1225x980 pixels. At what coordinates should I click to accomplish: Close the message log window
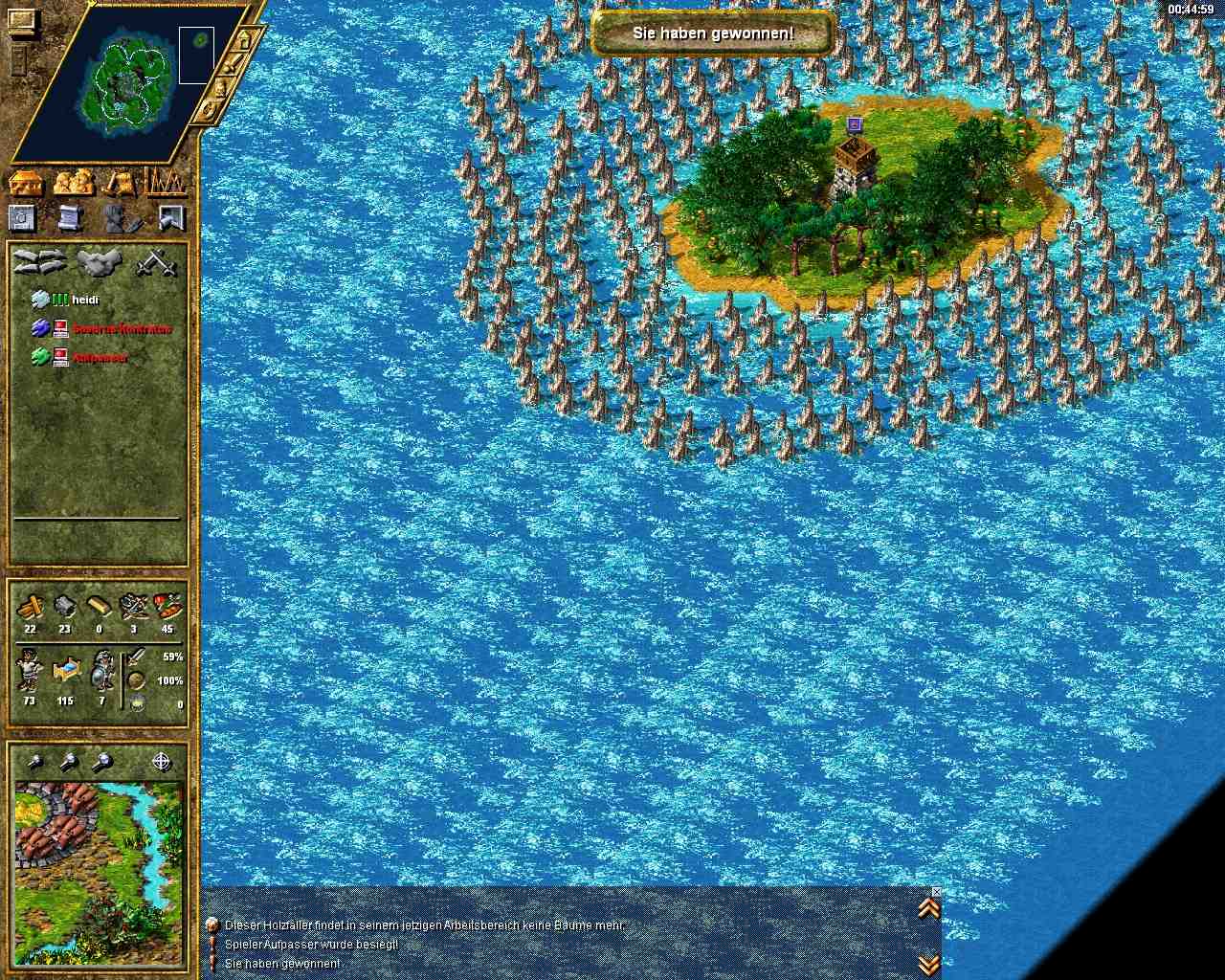click(936, 892)
